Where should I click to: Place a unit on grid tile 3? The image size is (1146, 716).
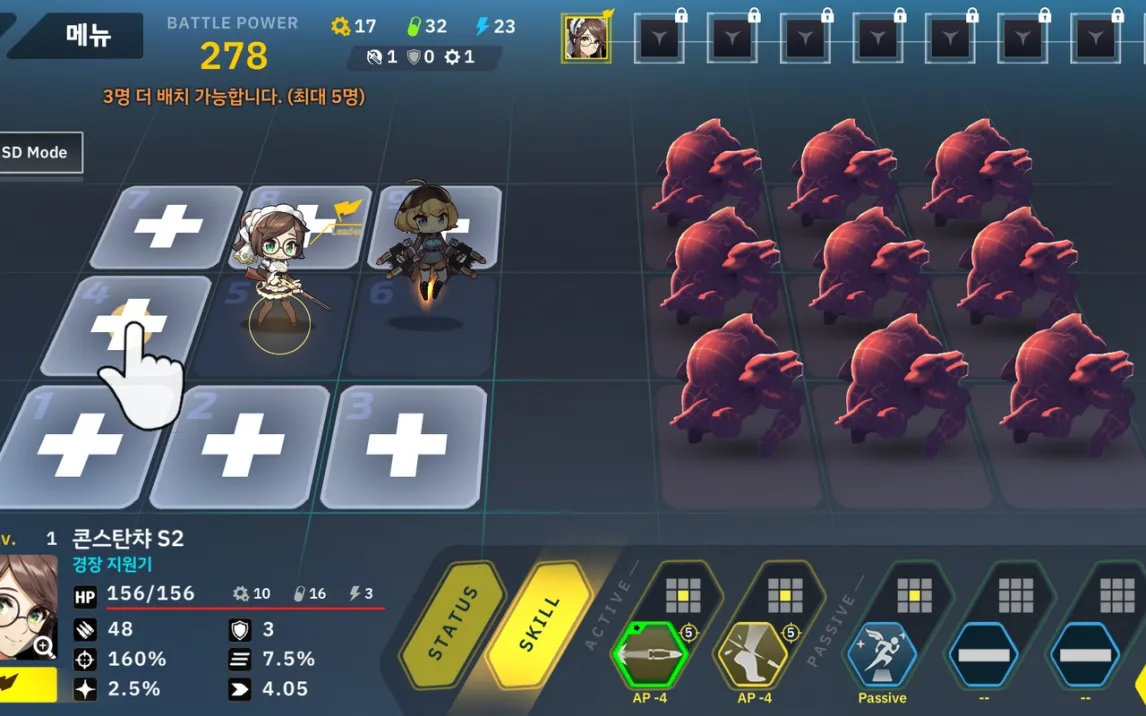(x=406, y=445)
